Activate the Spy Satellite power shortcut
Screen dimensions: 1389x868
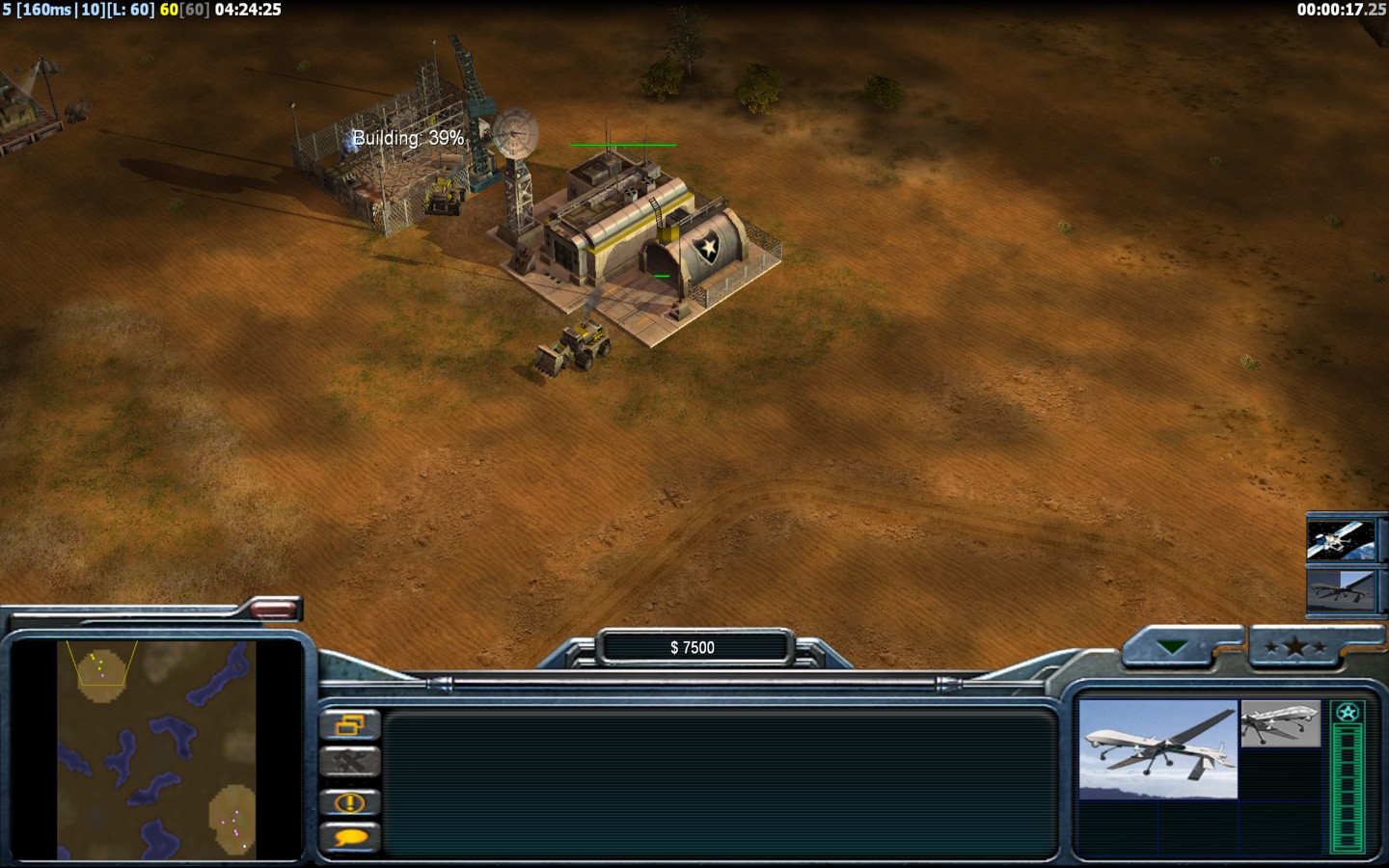coord(1340,539)
